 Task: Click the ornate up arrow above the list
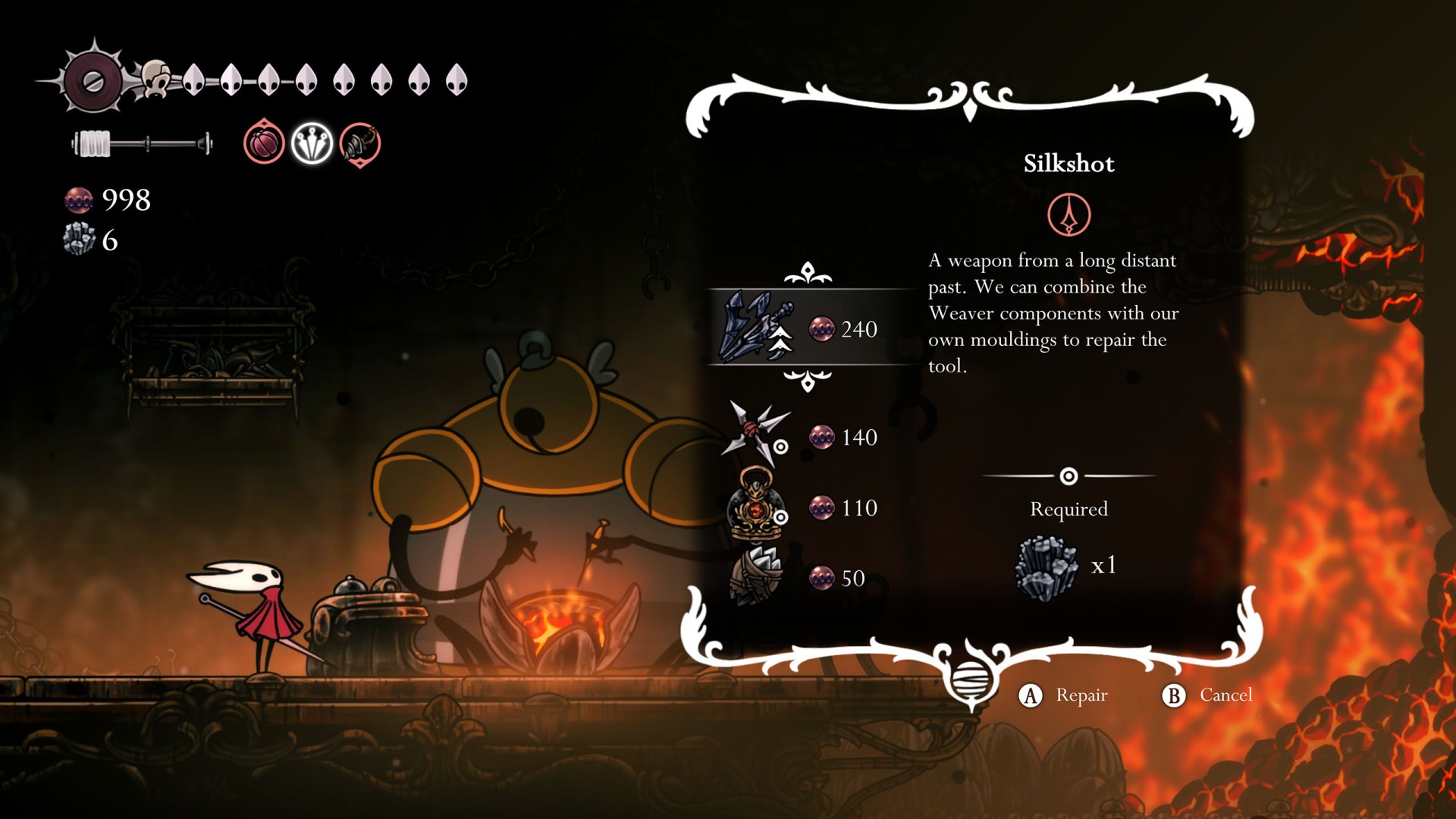tap(808, 273)
